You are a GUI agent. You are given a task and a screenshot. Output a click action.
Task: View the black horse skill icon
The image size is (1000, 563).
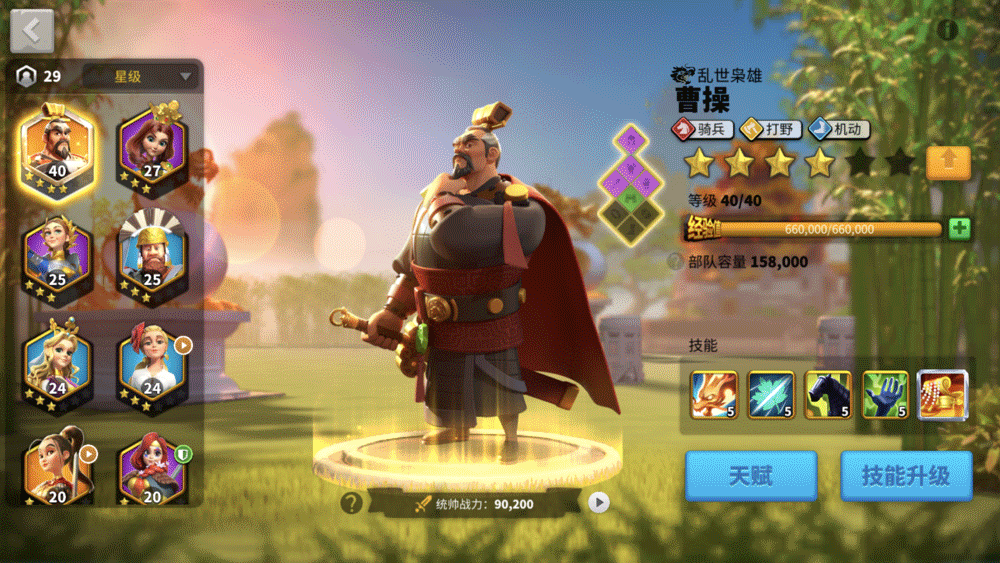click(x=828, y=395)
